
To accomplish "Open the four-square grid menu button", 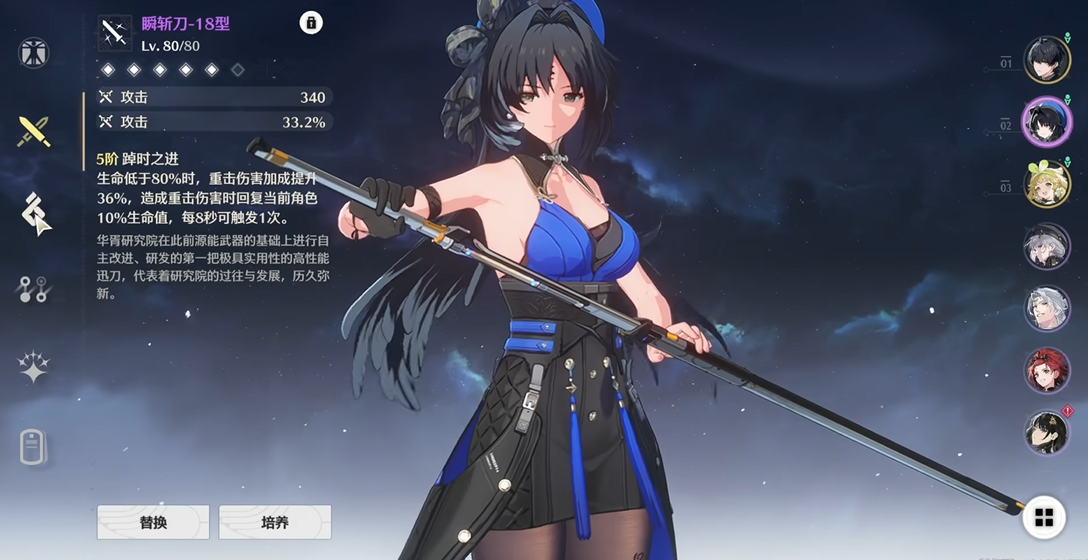I will (1044, 517).
